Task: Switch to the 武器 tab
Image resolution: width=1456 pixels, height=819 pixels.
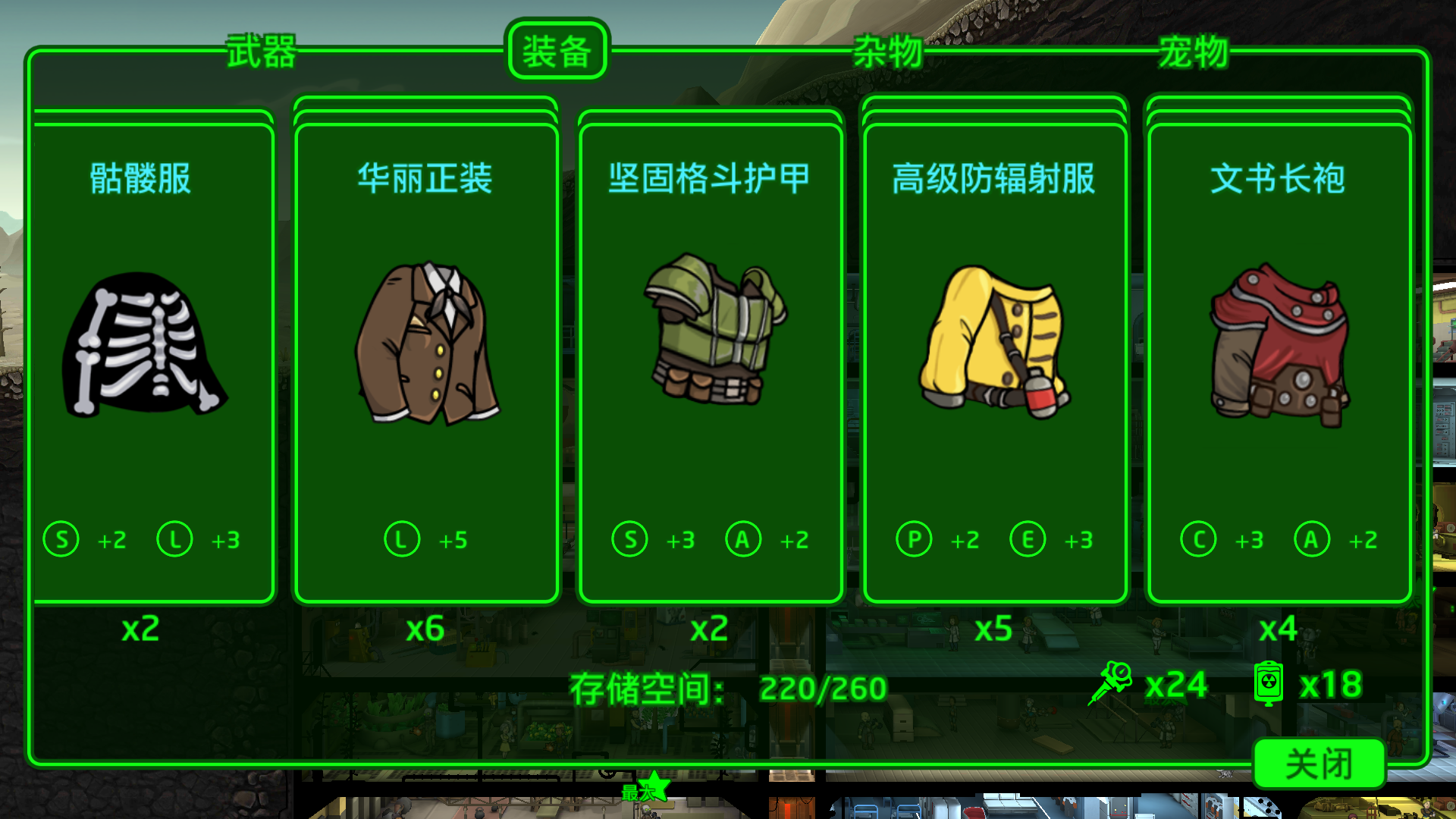Action: (x=261, y=52)
